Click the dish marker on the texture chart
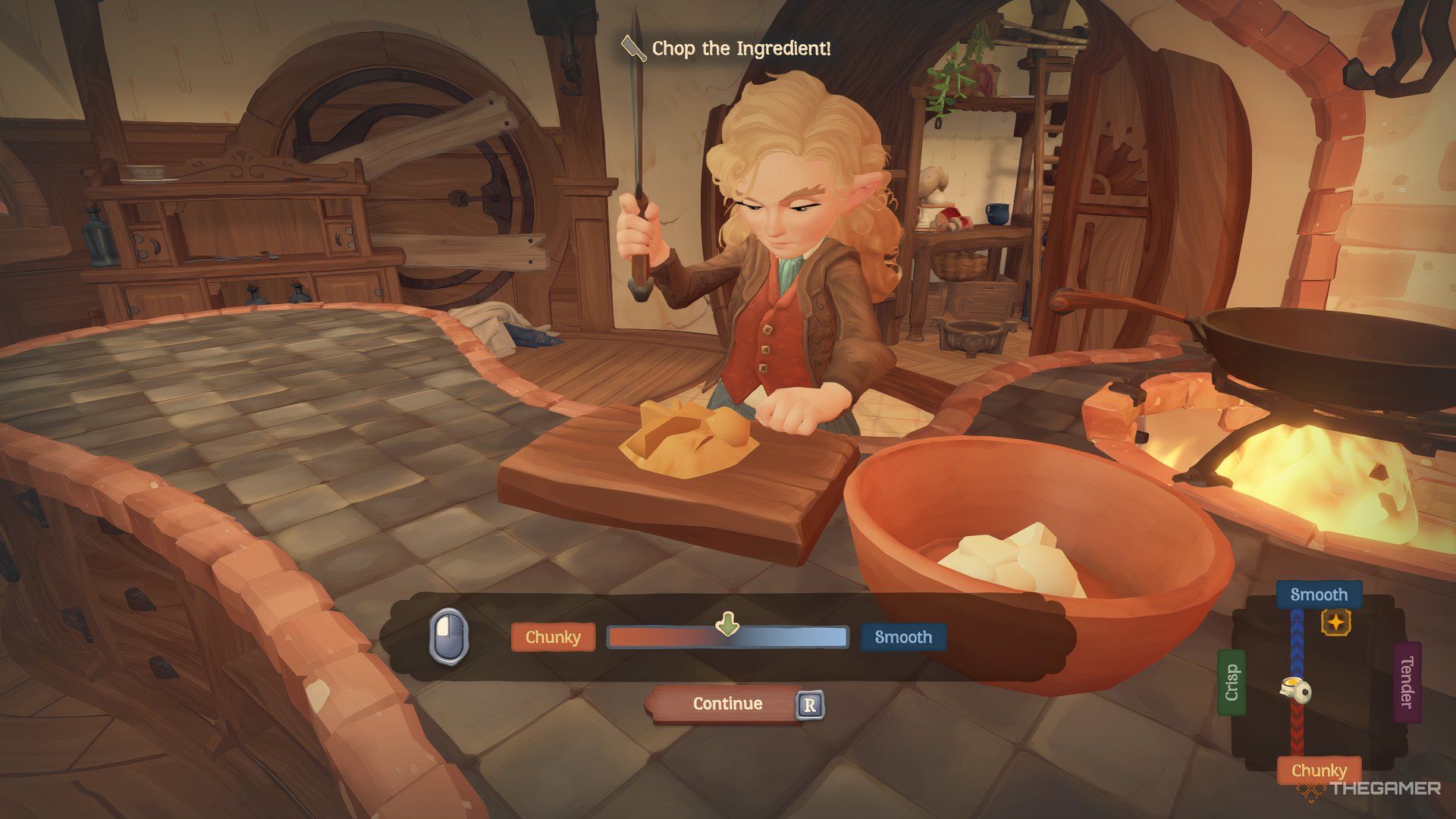The width and height of the screenshot is (1456, 819). pos(1296,689)
